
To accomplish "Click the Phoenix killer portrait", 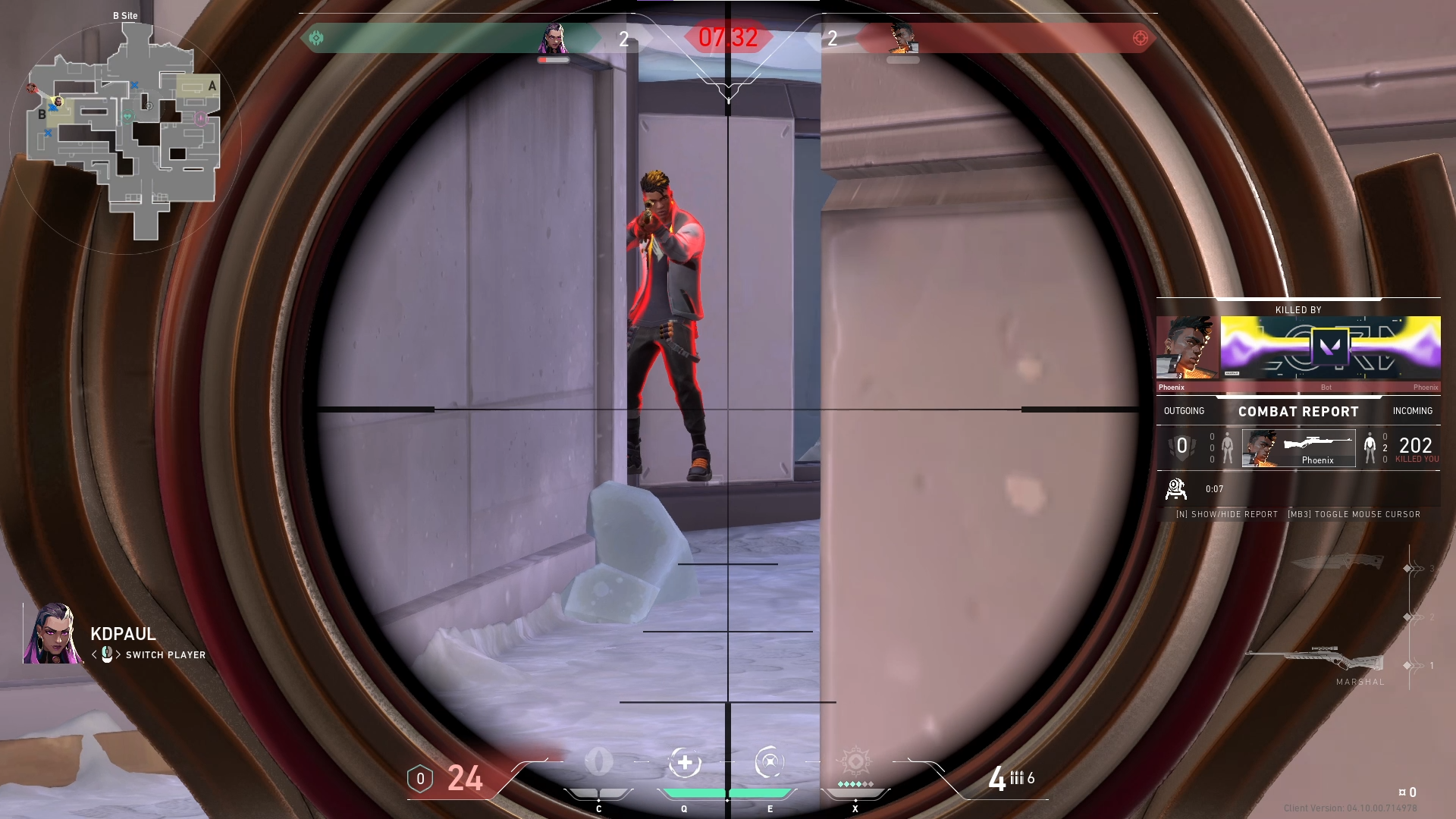I will [x=1188, y=347].
